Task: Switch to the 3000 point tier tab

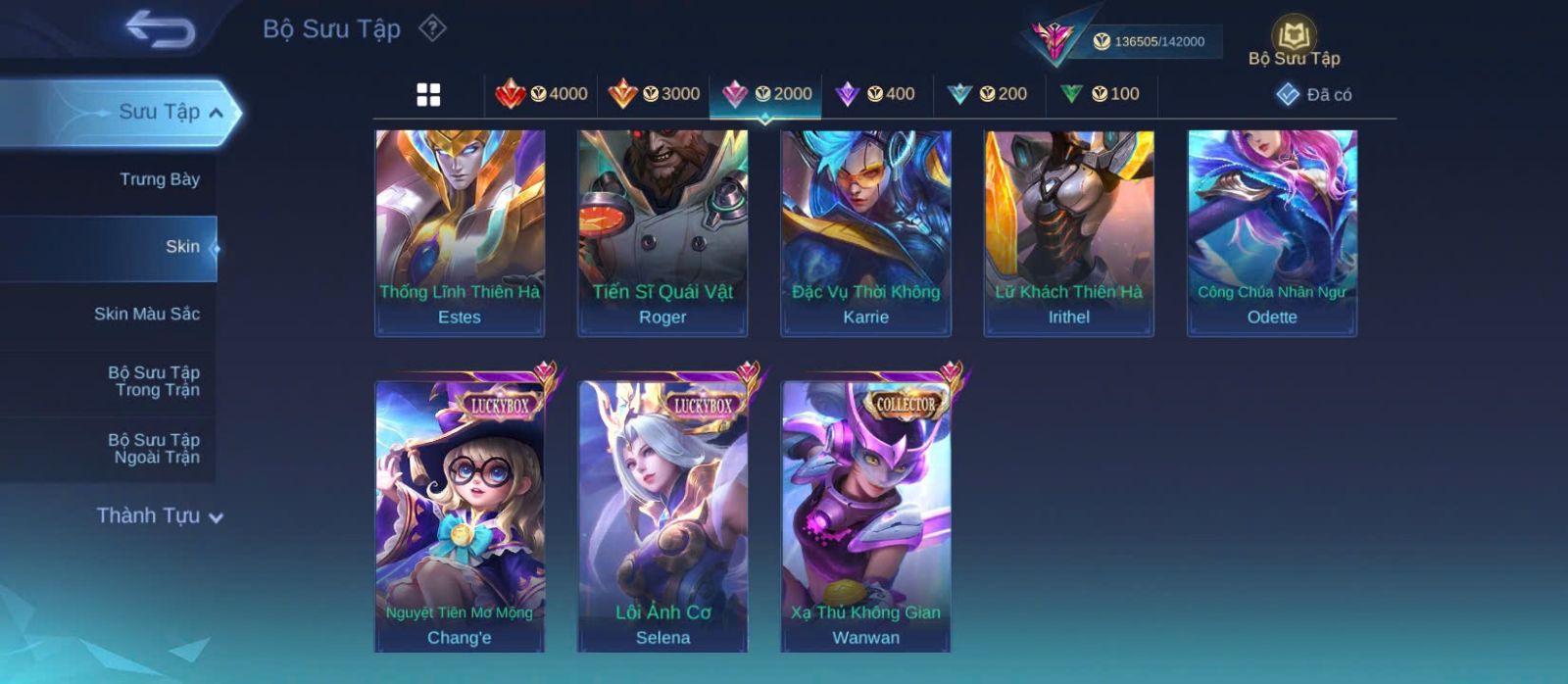Action: tap(654, 94)
